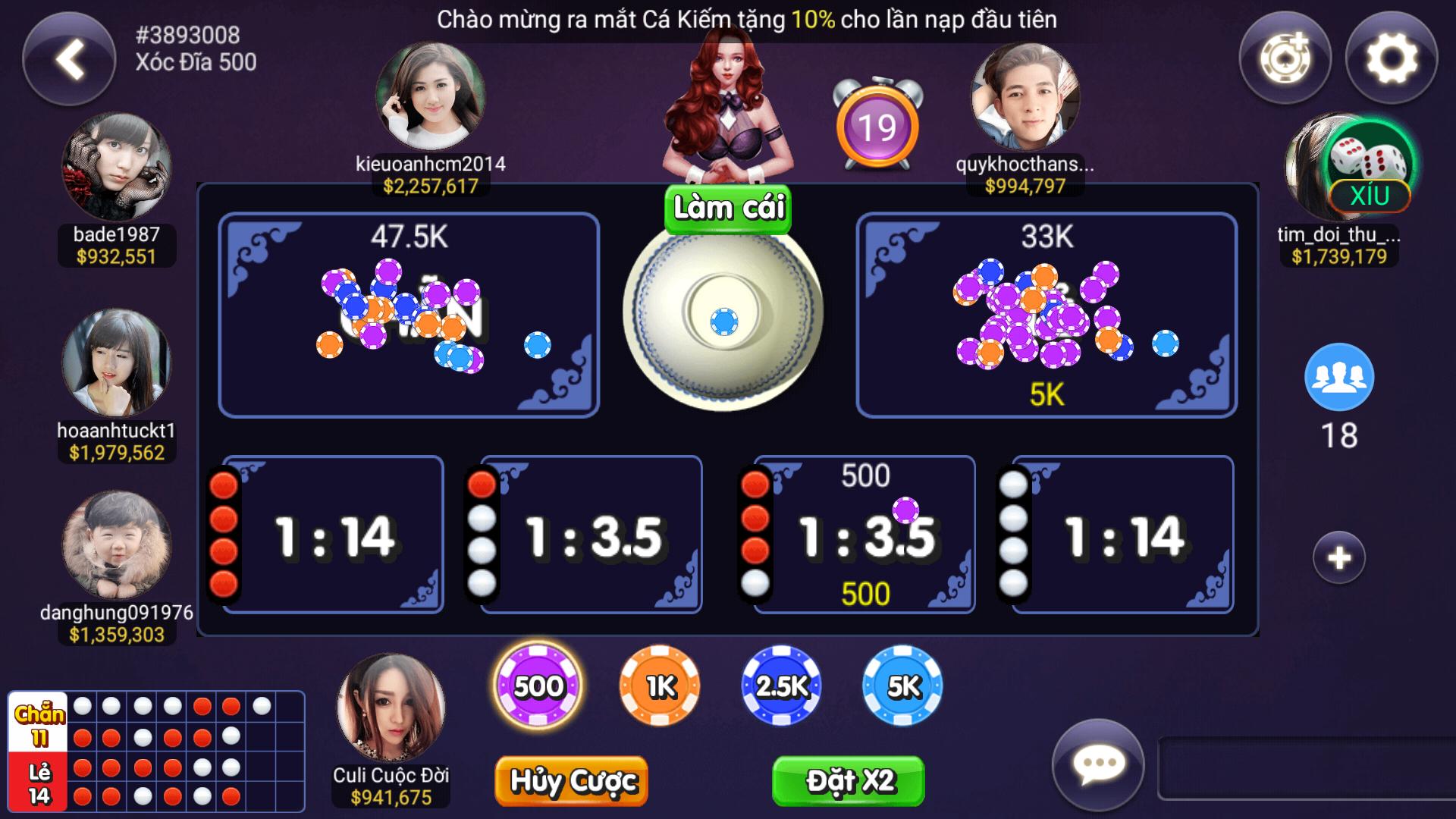Bet on the 33K Lẻ area
Image resolution: width=1456 pixels, height=819 pixels.
click(1046, 315)
